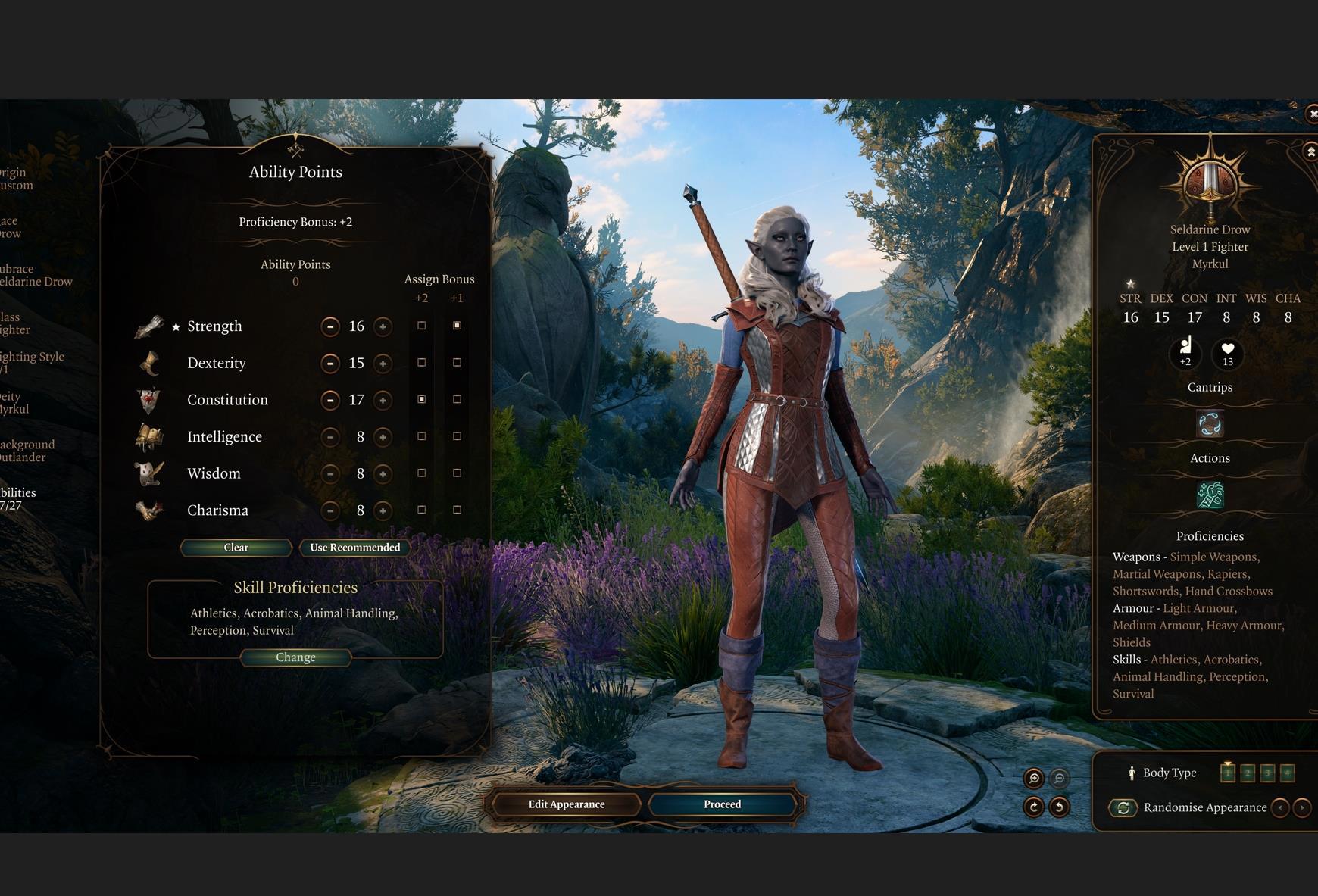
Task: Go to the Deity Myrkul section
Action: [15, 403]
